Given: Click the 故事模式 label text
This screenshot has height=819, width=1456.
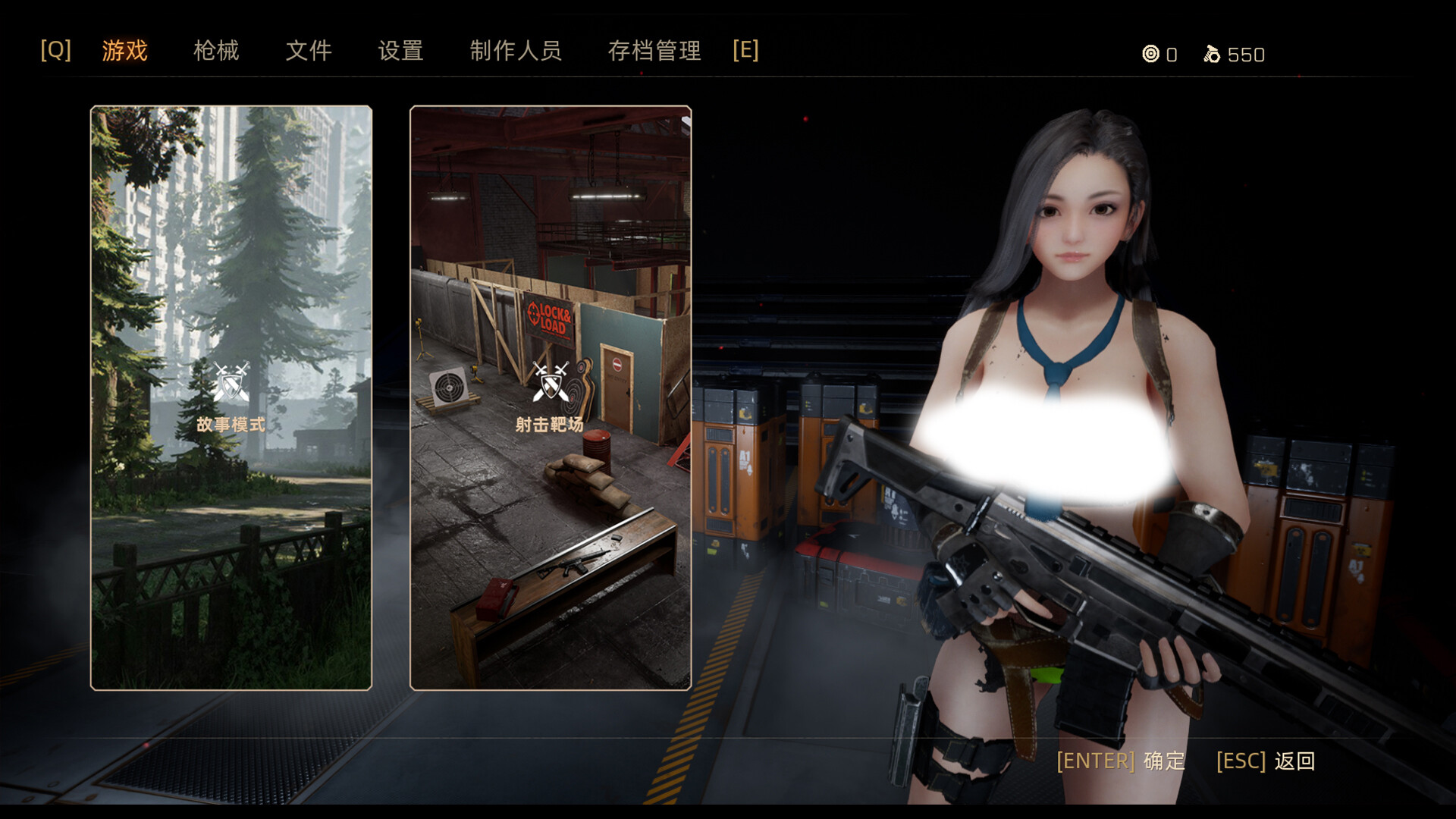Looking at the screenshot, I should (231, 425).
